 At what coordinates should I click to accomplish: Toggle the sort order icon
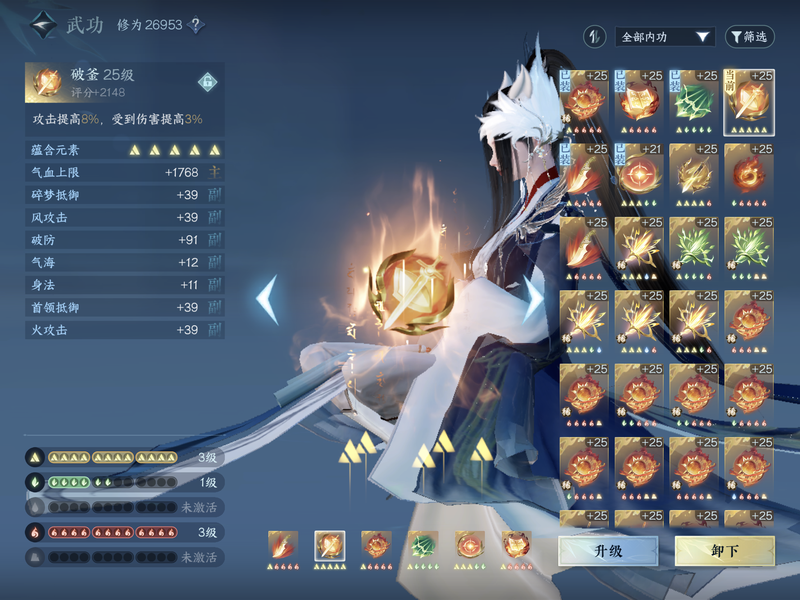pyautogui.click(x=595, y=37)
